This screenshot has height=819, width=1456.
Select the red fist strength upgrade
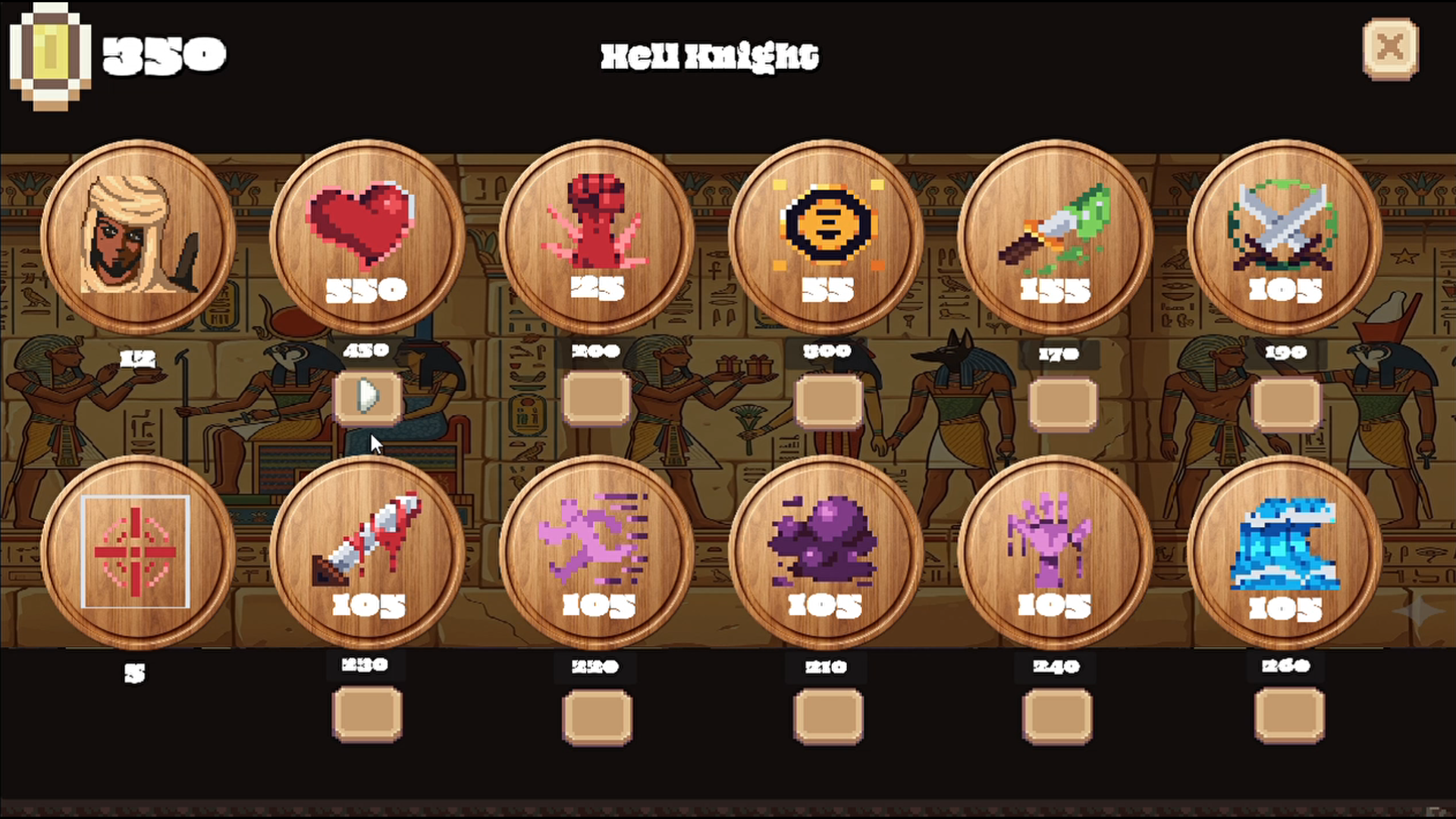(x=598, y=235)
